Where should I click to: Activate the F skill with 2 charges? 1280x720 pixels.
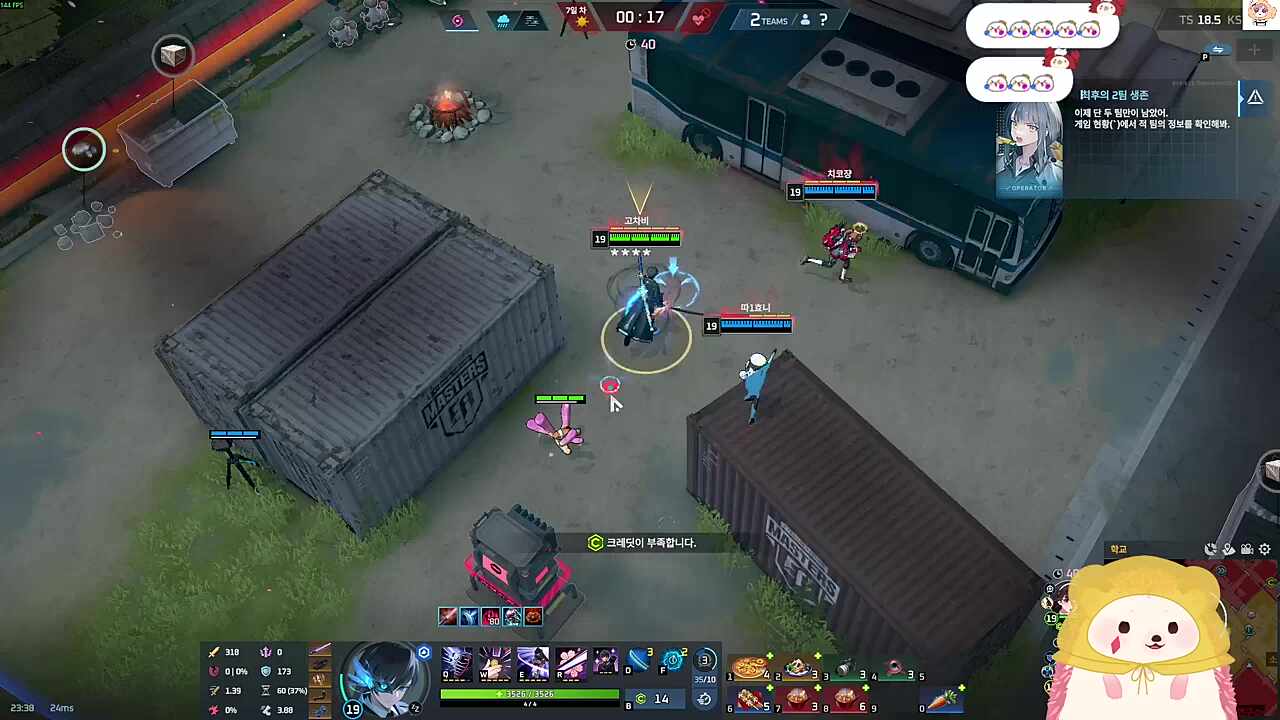point(673,660)
